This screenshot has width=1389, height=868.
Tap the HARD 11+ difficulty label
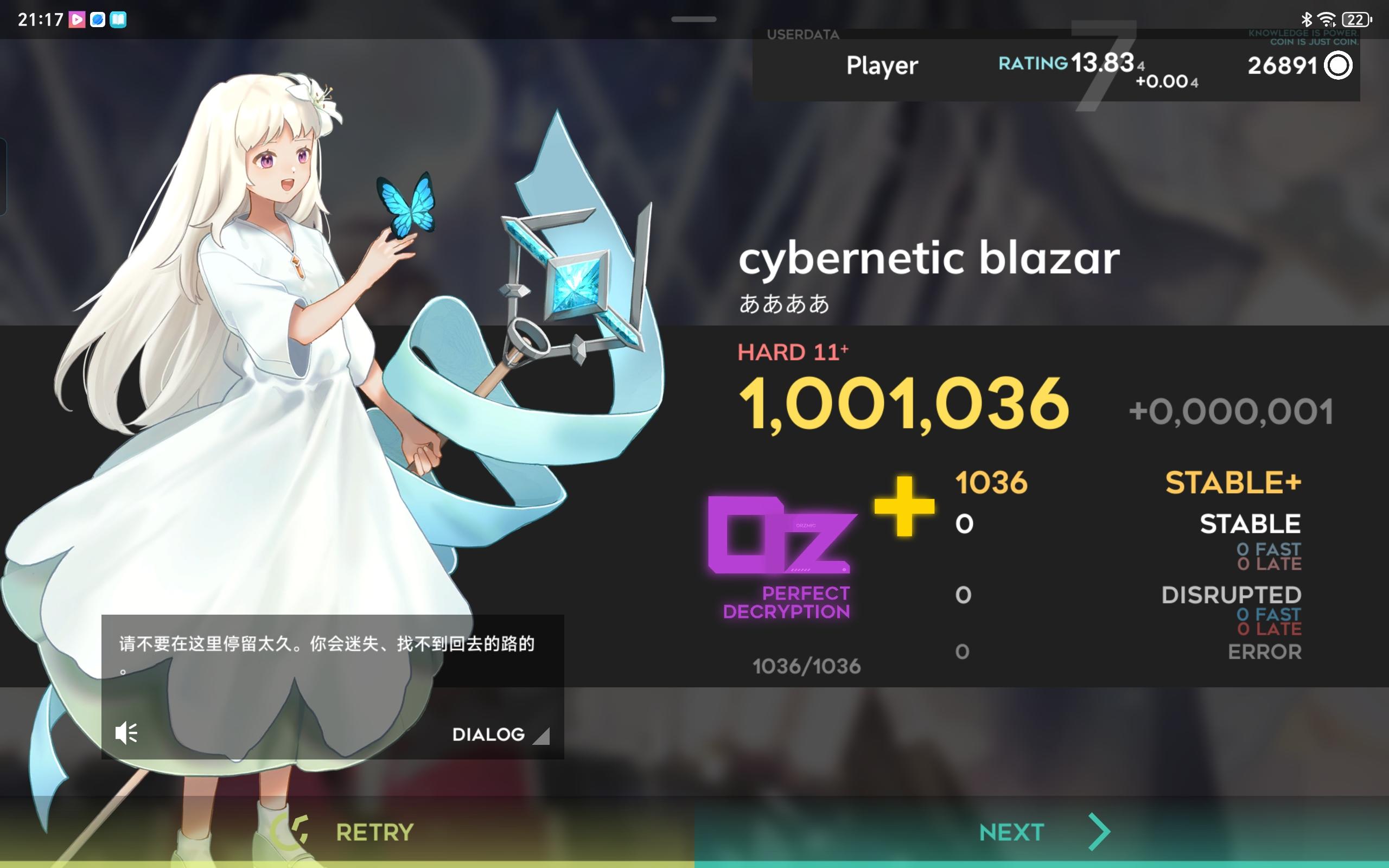pyautogui.click(x=794, y=352)
